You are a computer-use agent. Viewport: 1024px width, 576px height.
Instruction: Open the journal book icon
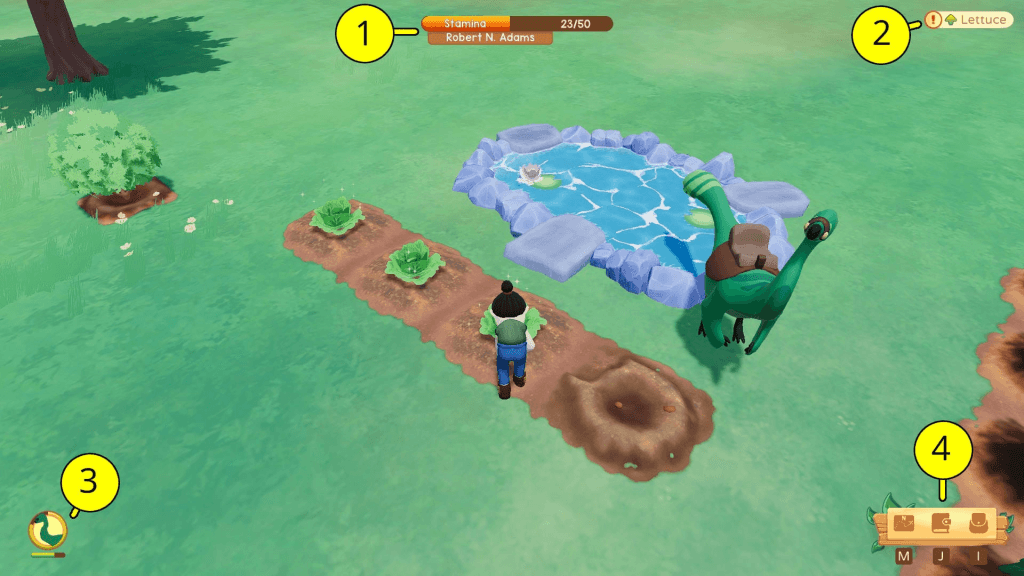(x=940, y=523)
